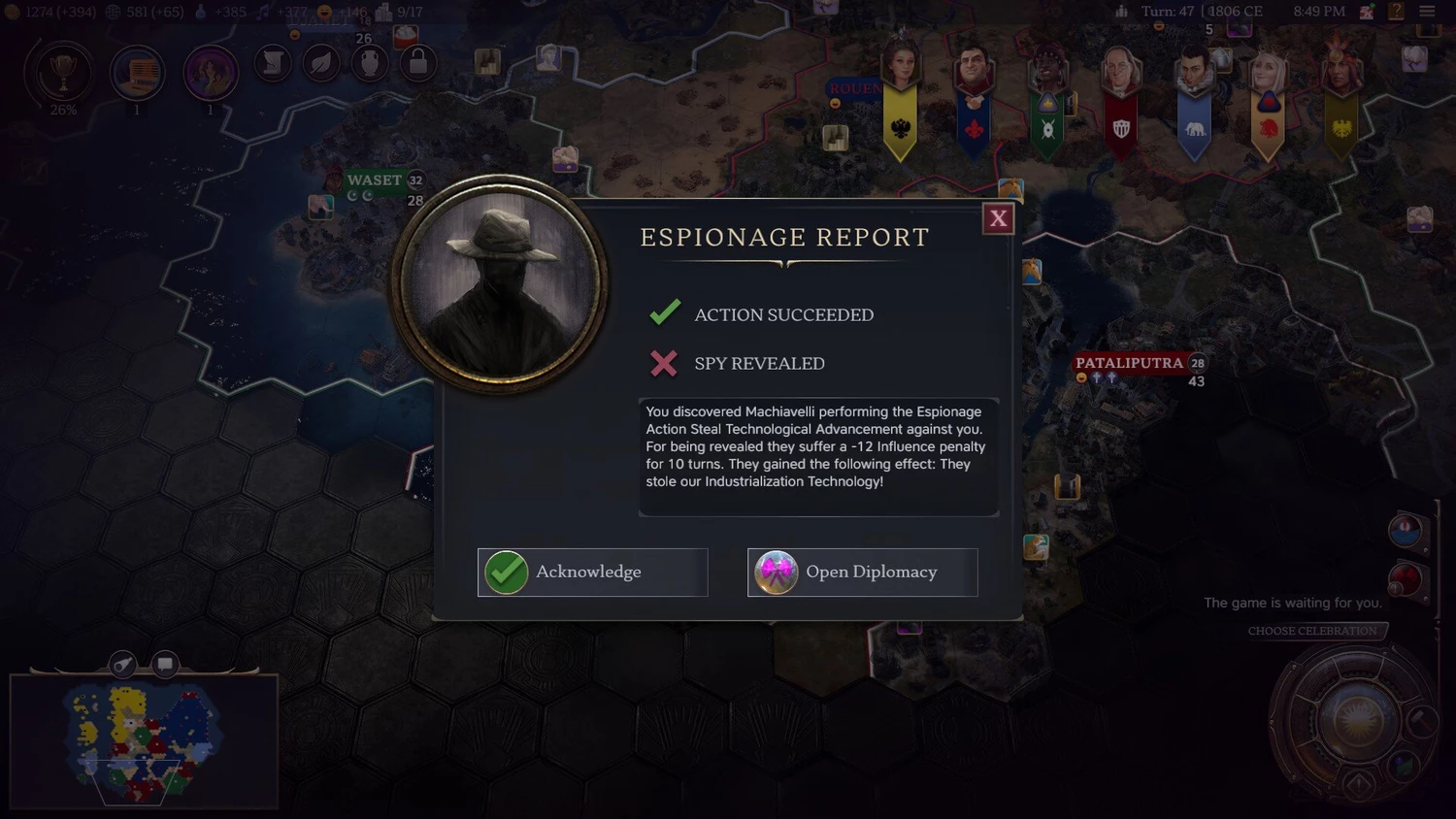Open the hamburger main menu

[1427, 12]
